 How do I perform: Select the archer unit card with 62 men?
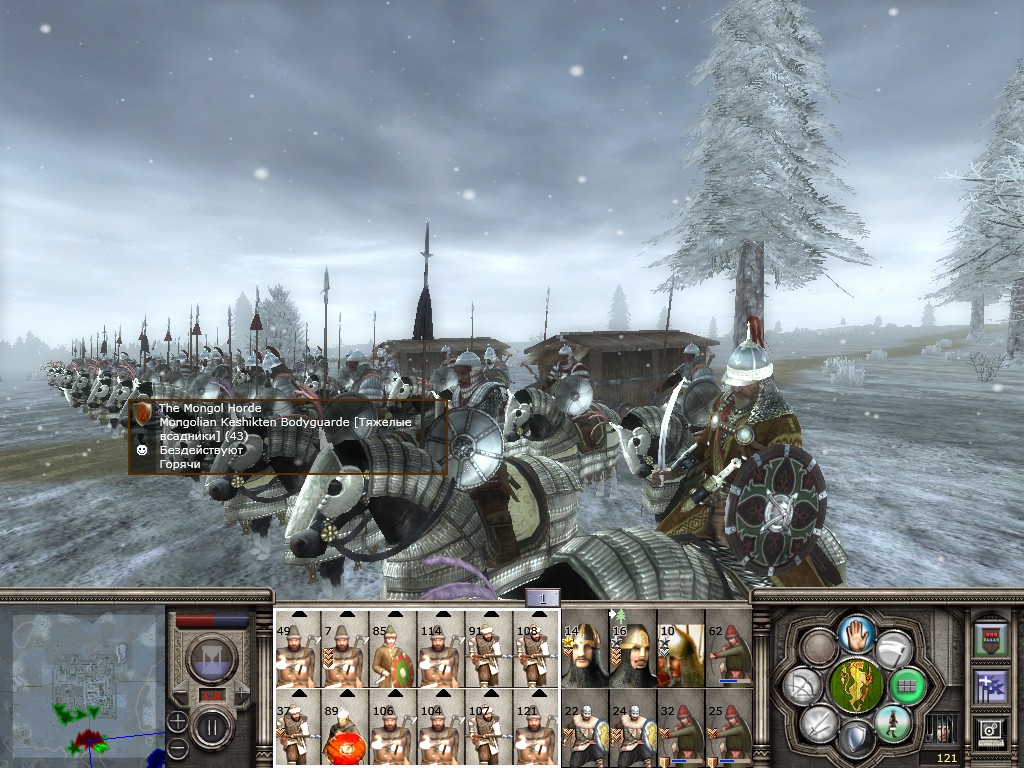click(729, 650)
